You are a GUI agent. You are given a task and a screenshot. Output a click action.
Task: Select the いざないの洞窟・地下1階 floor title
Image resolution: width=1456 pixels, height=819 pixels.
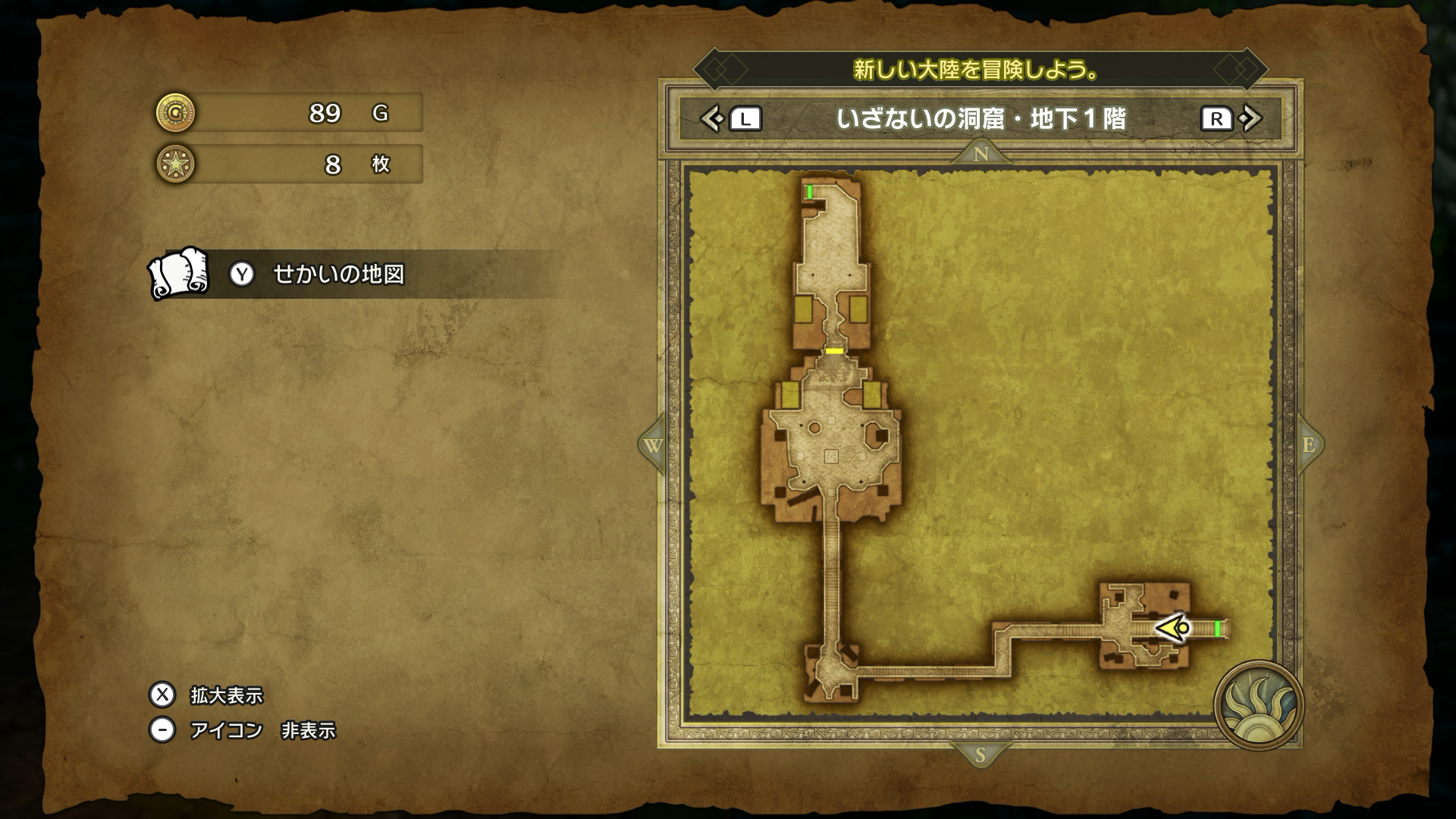pyautogui.click(x=981, y=119)
